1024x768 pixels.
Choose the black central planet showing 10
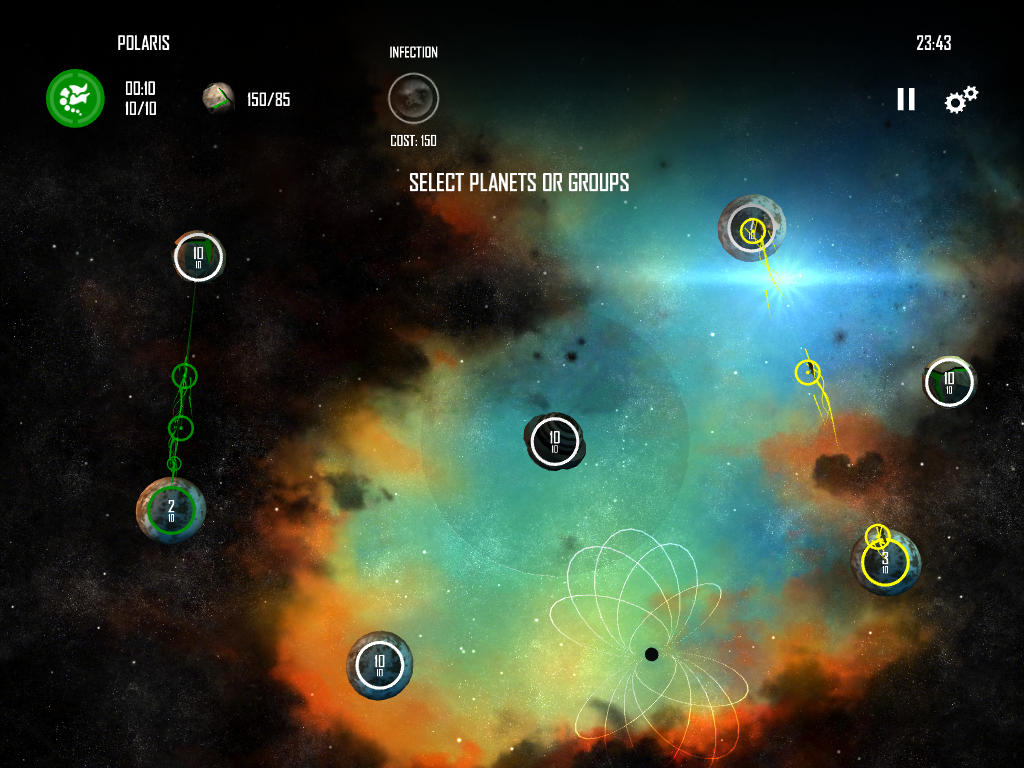[554, 442]
